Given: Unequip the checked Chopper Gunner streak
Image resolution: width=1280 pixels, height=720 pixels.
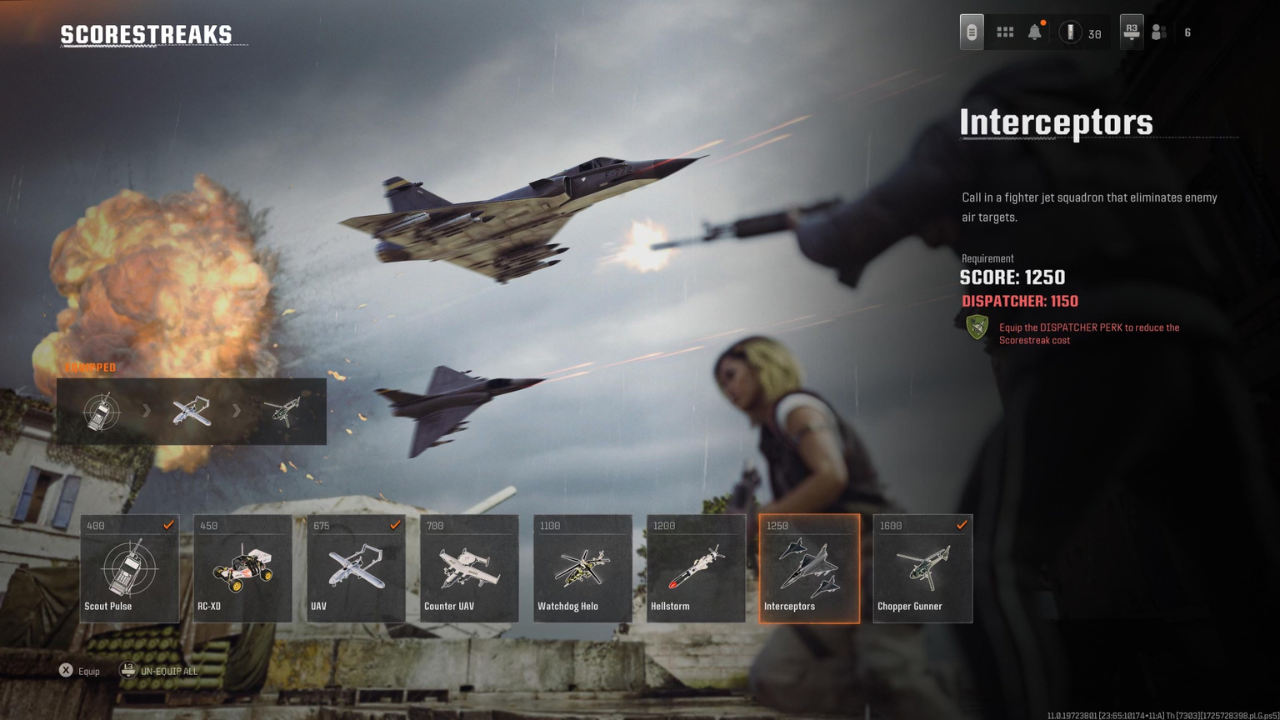Looking at the screenshot, I should [x=961, y=523].
